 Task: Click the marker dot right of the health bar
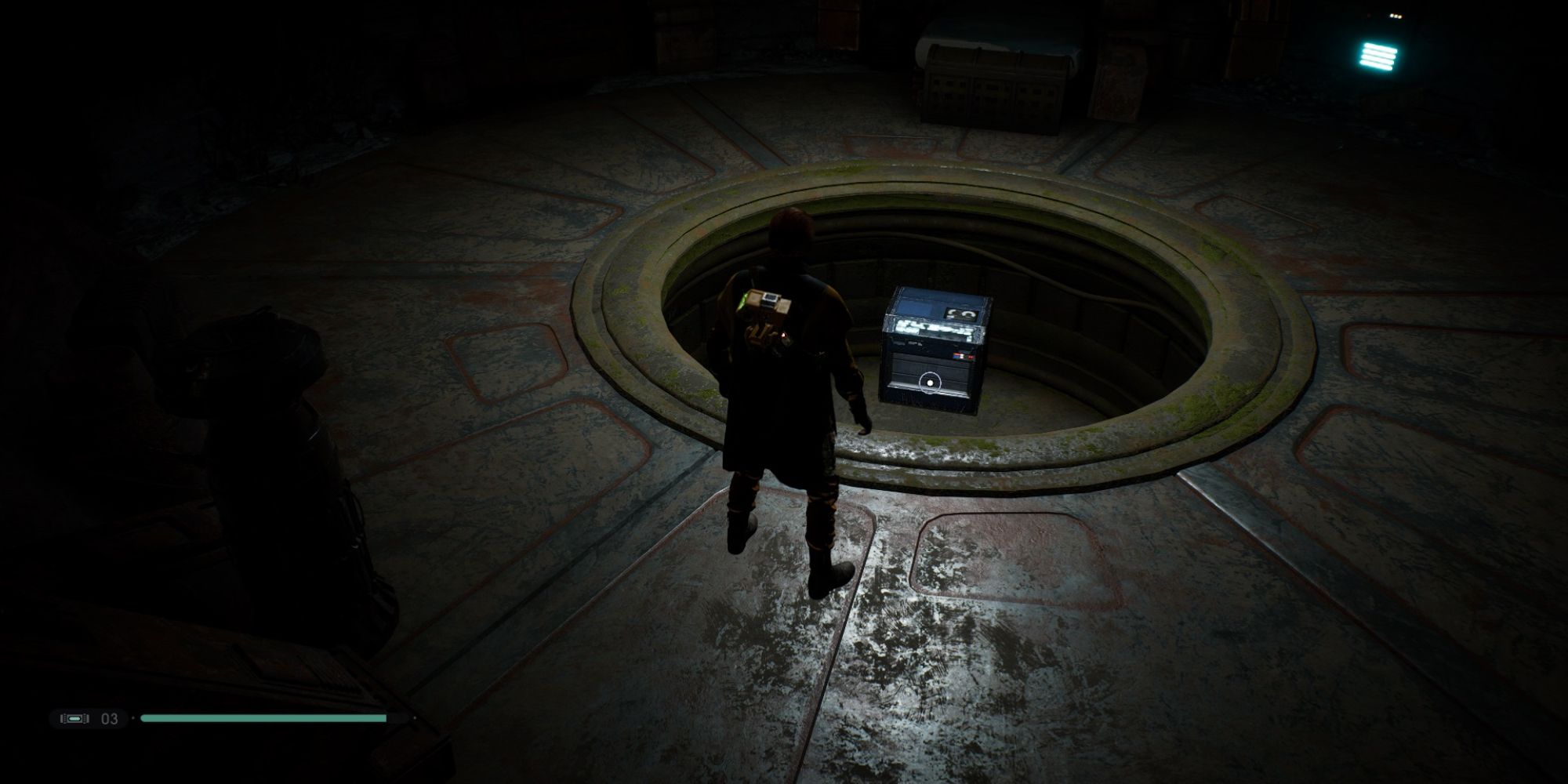click(x=415, y=717)
